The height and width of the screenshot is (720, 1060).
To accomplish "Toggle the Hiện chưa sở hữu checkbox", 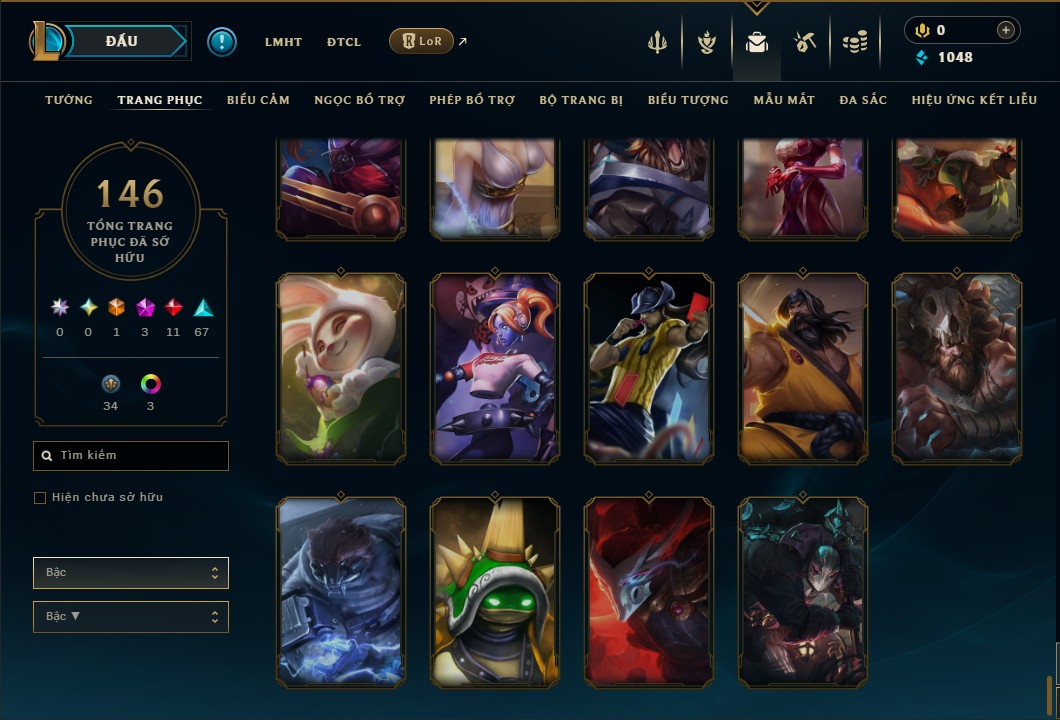I will 40,498.
